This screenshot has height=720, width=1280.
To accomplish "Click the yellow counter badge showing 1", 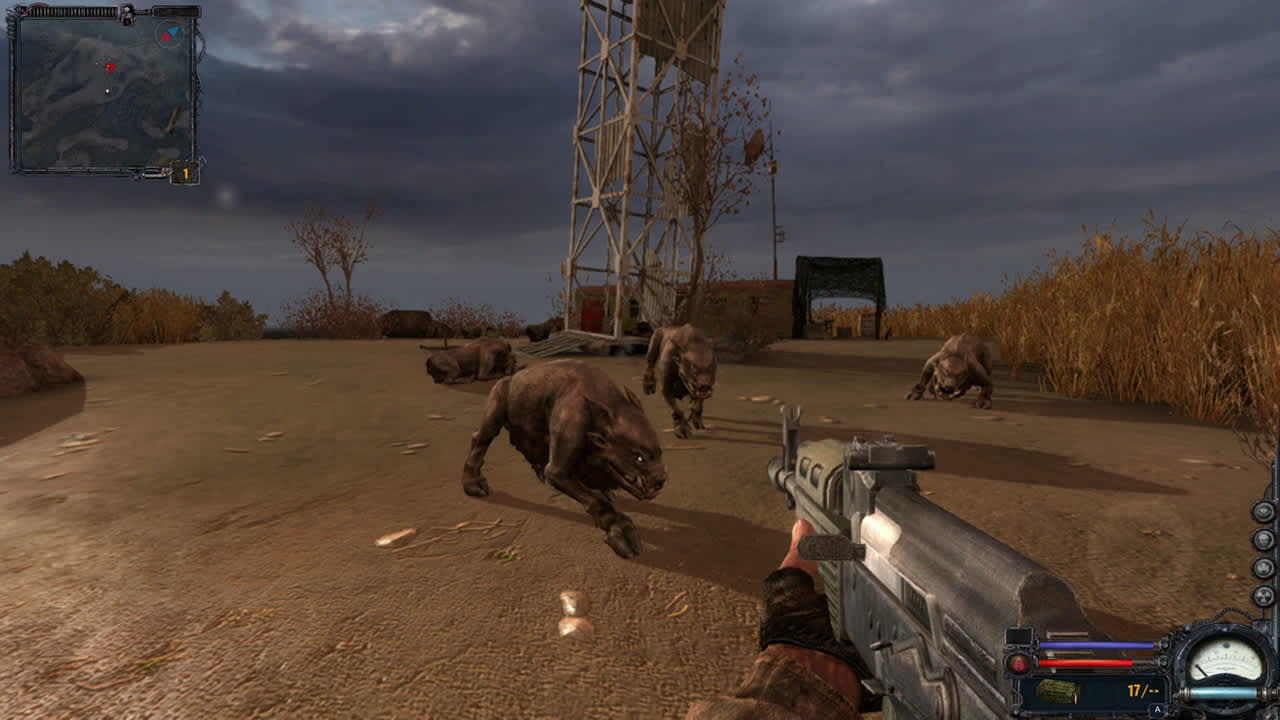I will (183, 174).
